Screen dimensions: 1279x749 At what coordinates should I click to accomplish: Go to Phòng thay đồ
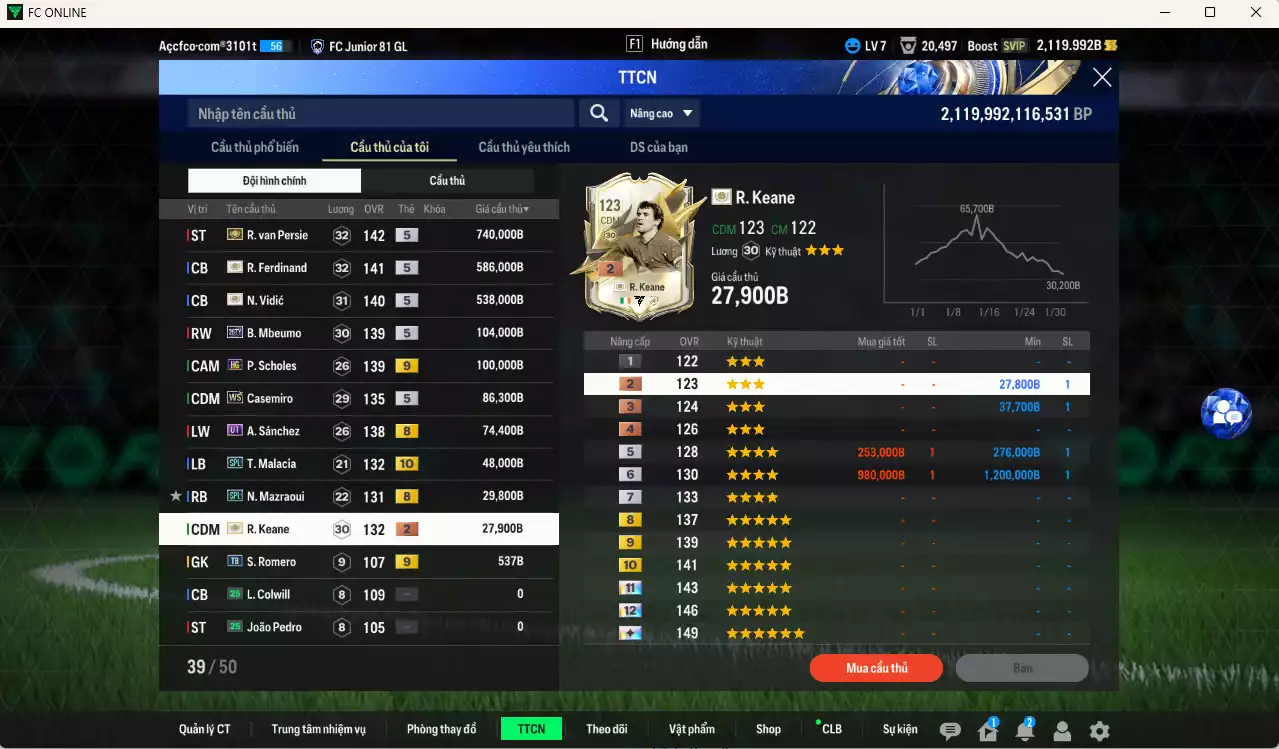441,729
